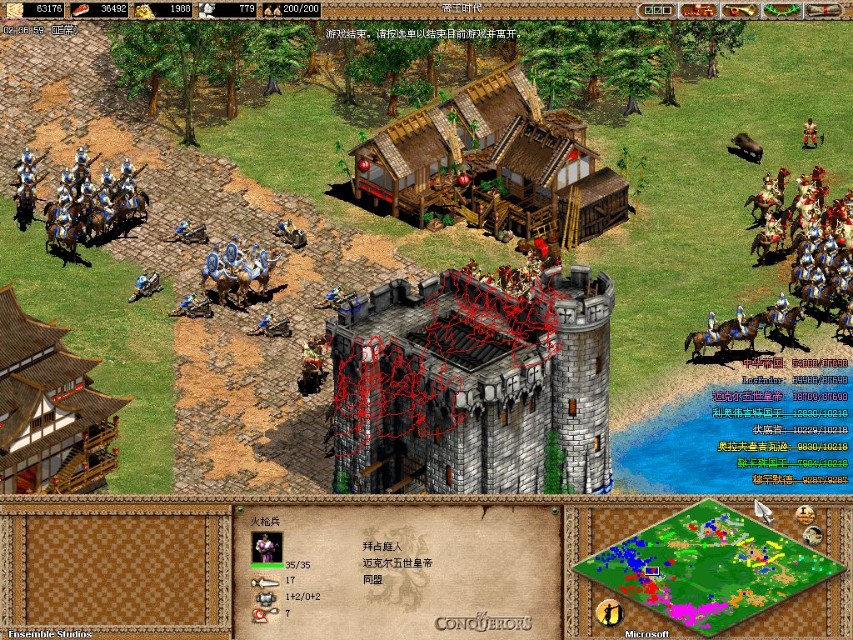Open the objectives checklist button

pyautogui.click(x=654, y=10)
